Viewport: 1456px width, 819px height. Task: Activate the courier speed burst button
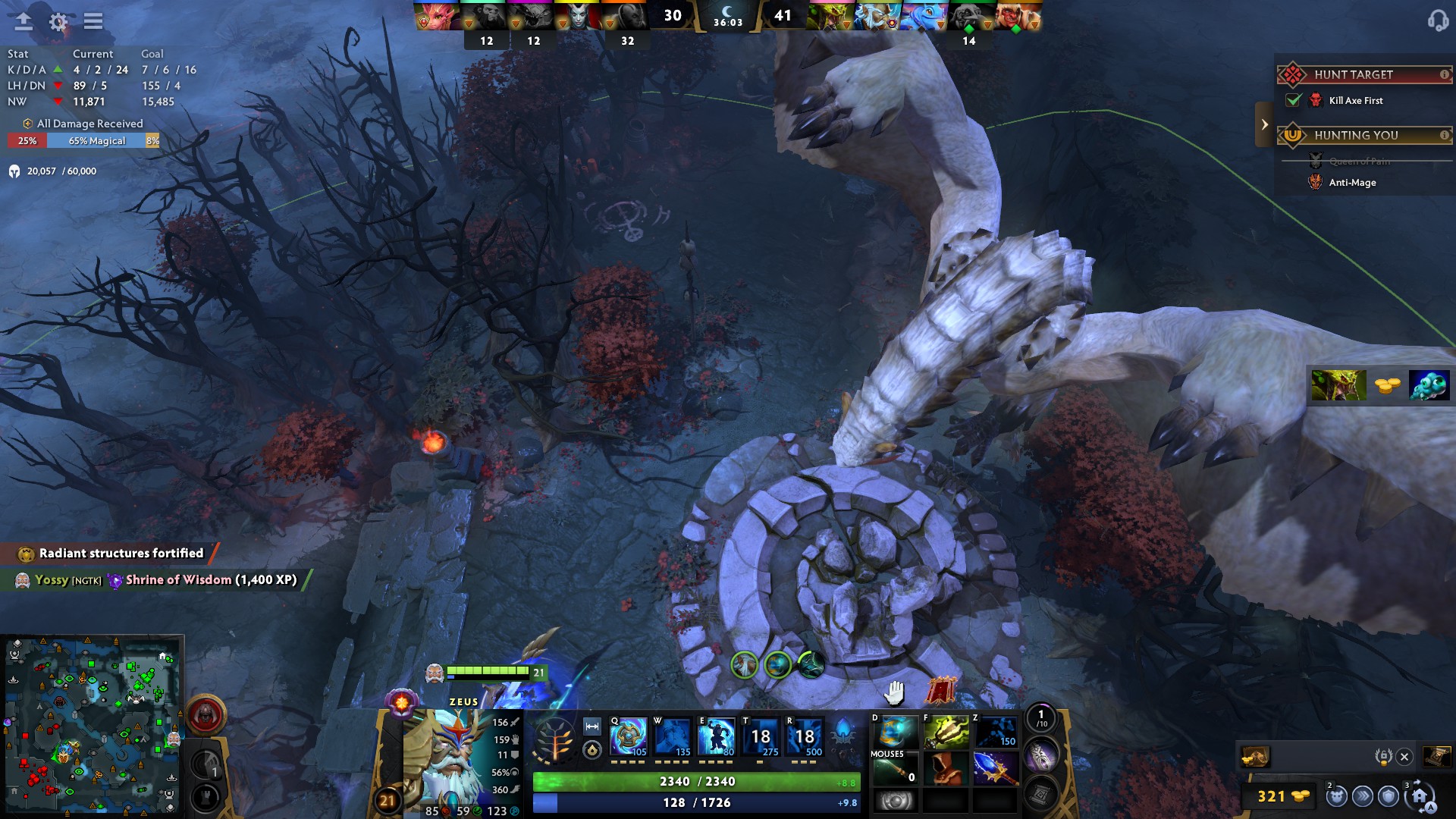pos(1363,796)
